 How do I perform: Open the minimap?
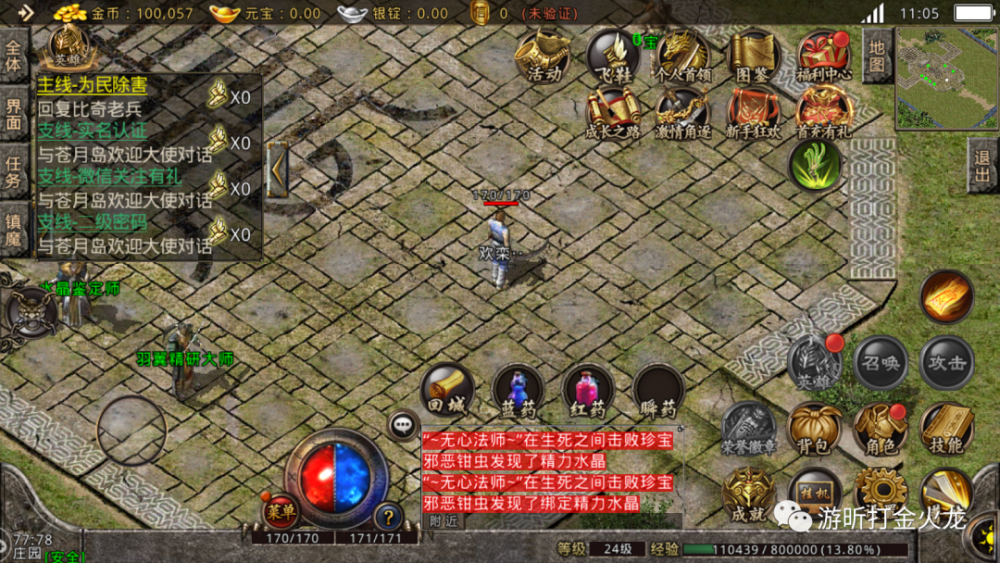(946, 78)
